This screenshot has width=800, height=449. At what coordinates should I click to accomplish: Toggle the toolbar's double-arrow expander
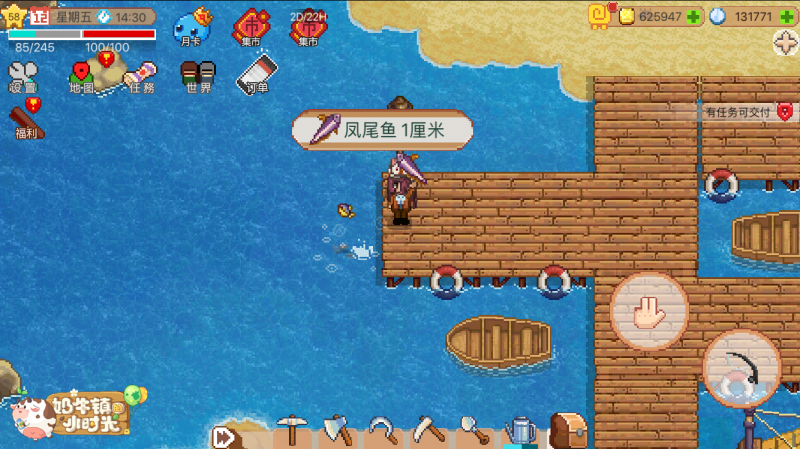pyautogui.click(x=223, y=437)
